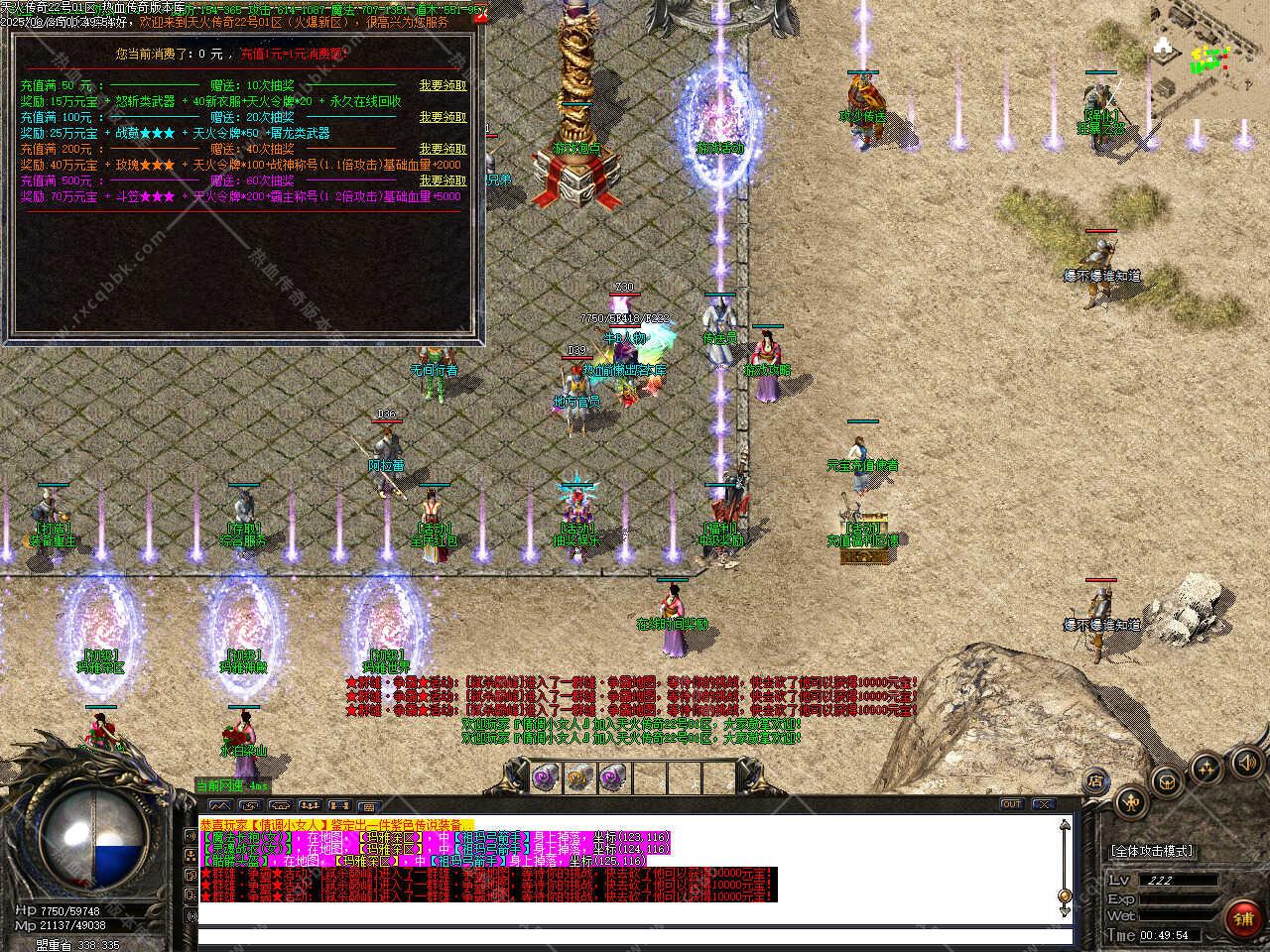Claim the 200 yuan recharge reward
The width and height of the screenshot is (1270, 952).
click(442, 149)
